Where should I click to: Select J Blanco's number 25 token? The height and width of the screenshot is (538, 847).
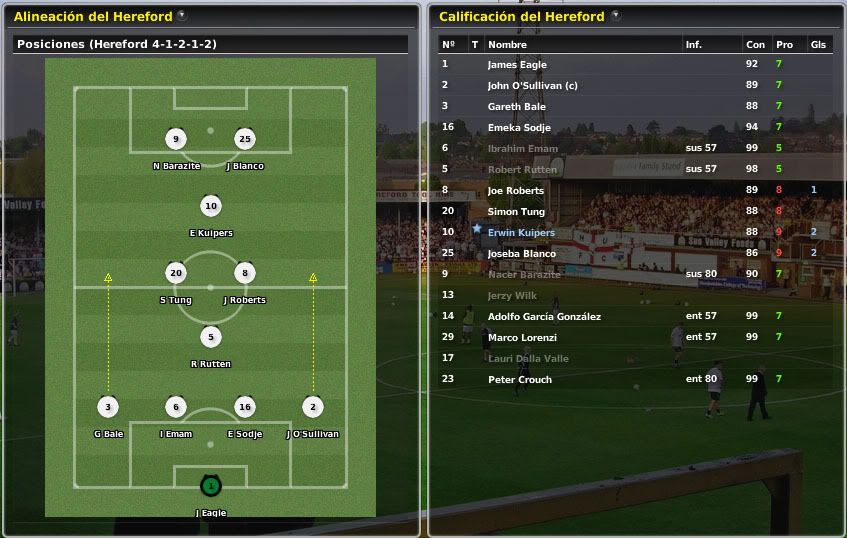click(244, 140)
